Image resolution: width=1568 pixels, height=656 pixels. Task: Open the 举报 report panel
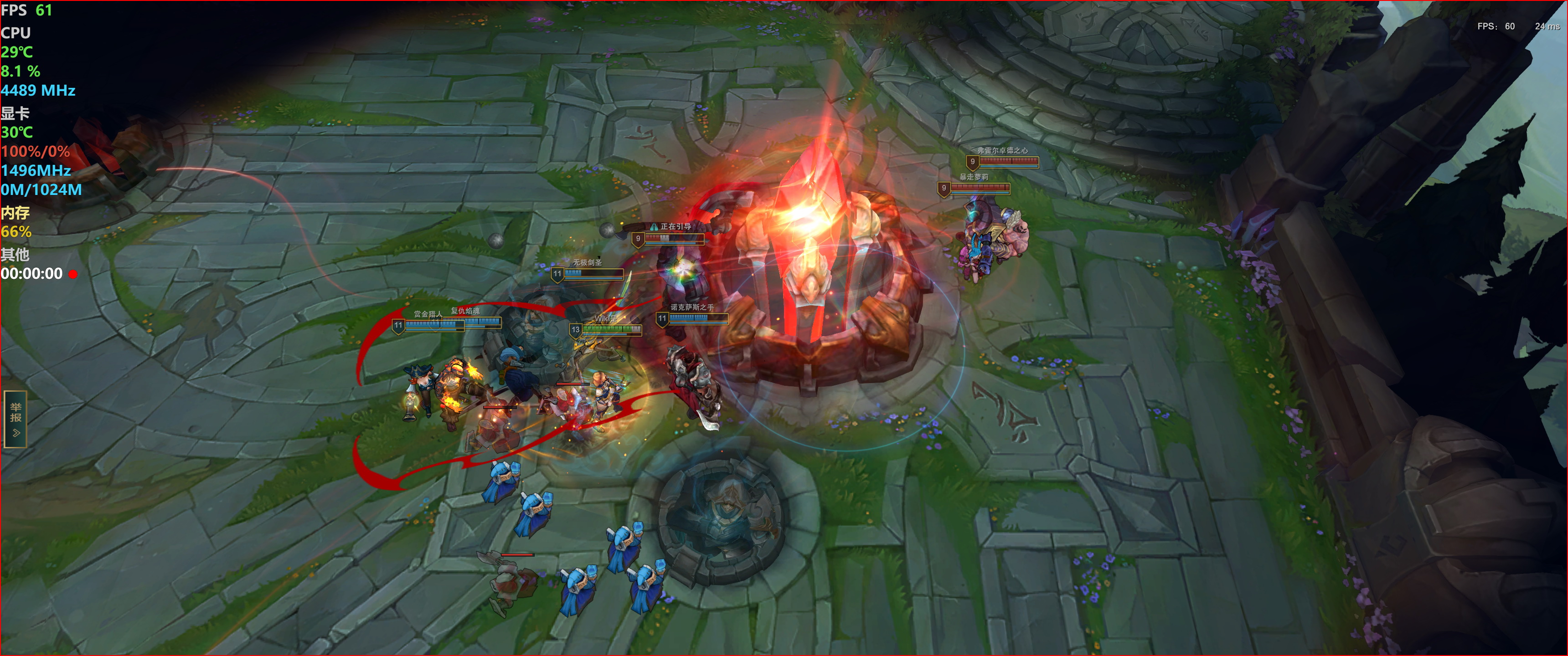click(15, 419)
